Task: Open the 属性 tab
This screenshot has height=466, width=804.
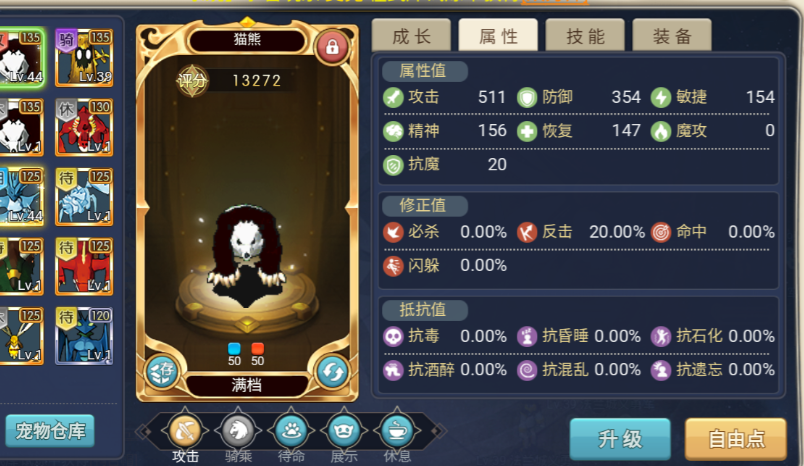Action: [498, 37]
